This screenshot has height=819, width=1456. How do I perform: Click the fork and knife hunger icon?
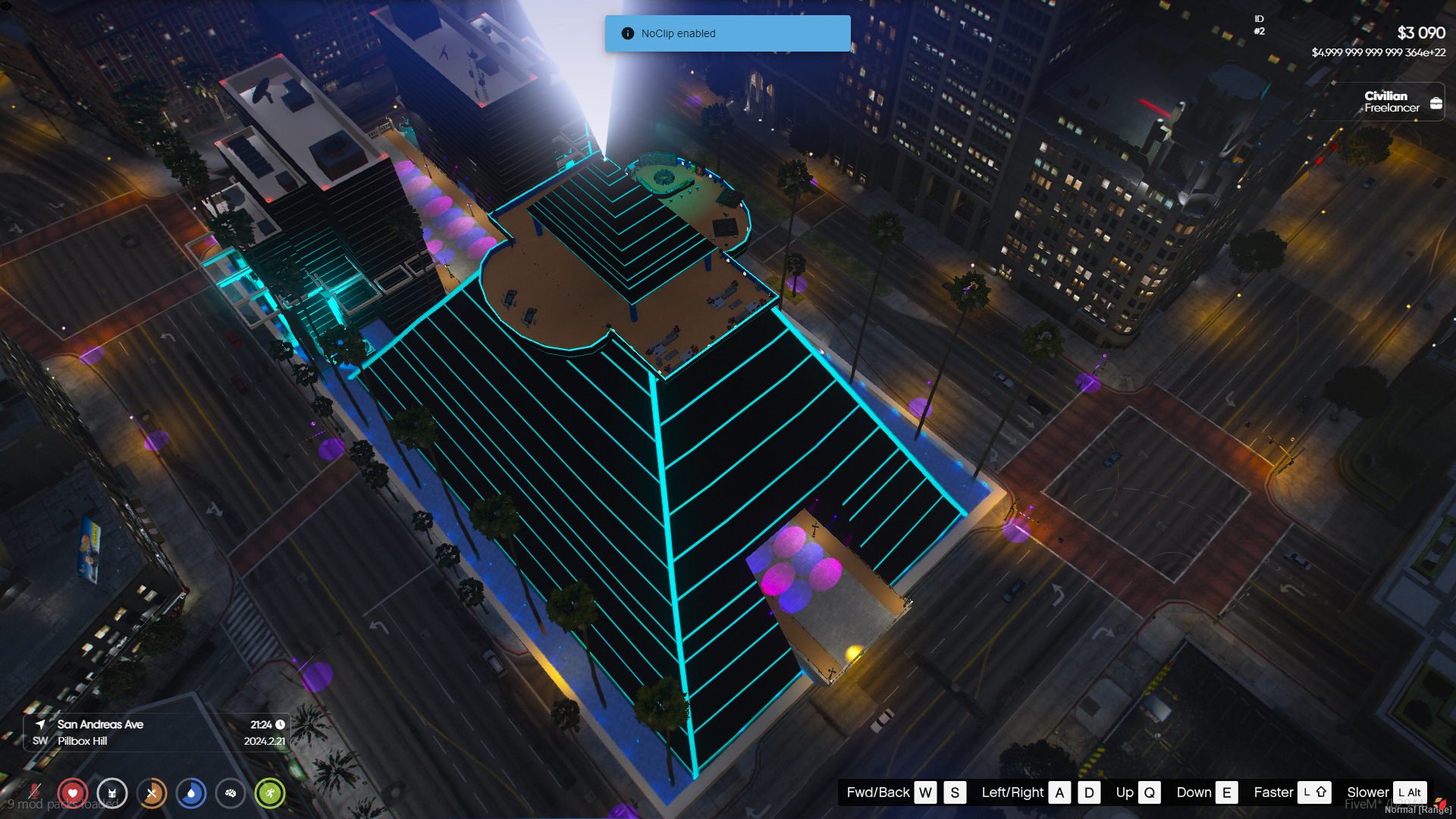[152, 793]
